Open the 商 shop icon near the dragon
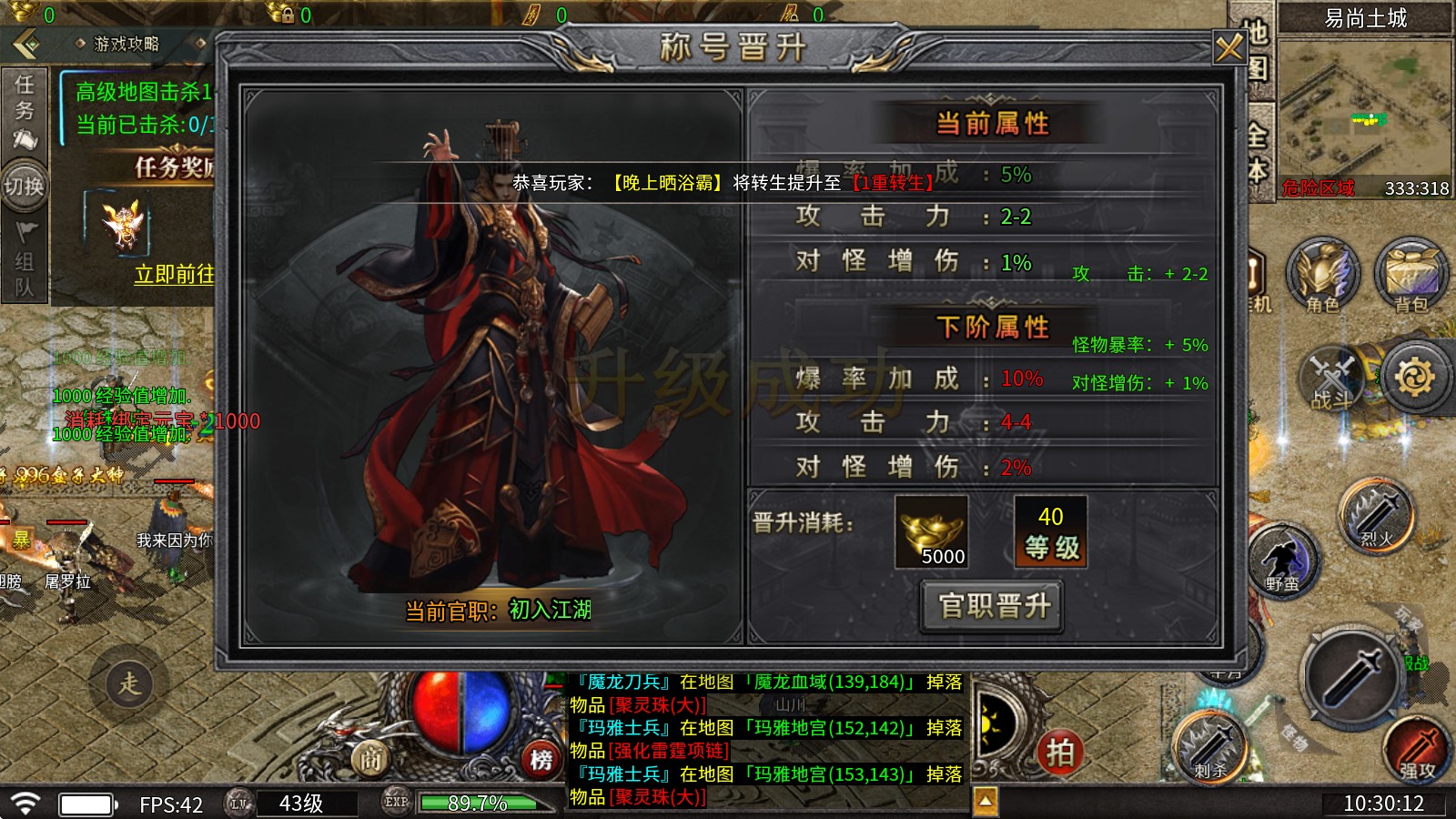Image resolution: width=1456 pixels, height=819 pixels. tap(369, 756)
